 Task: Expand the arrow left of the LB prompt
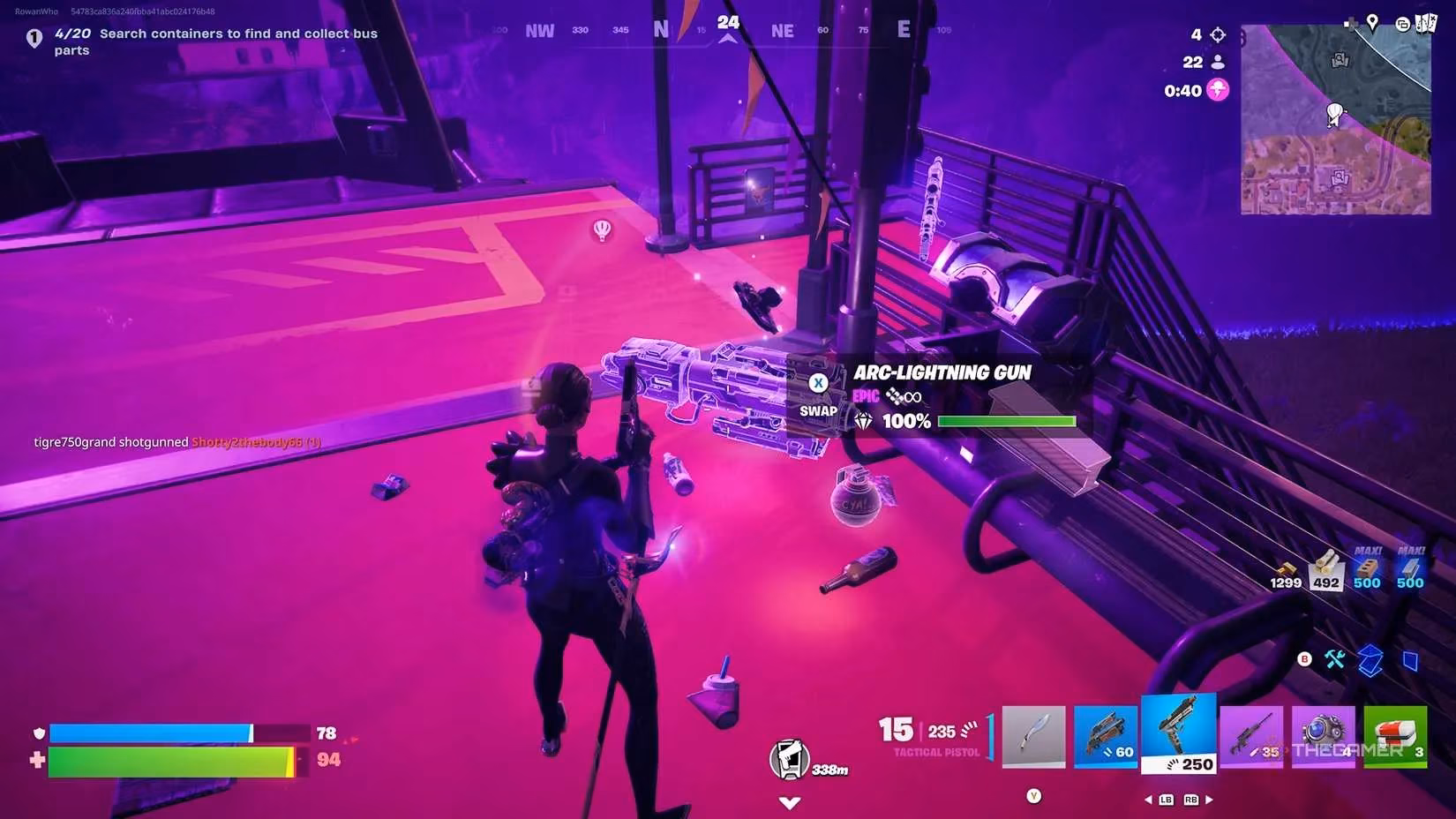click(x=1149, y=800)
